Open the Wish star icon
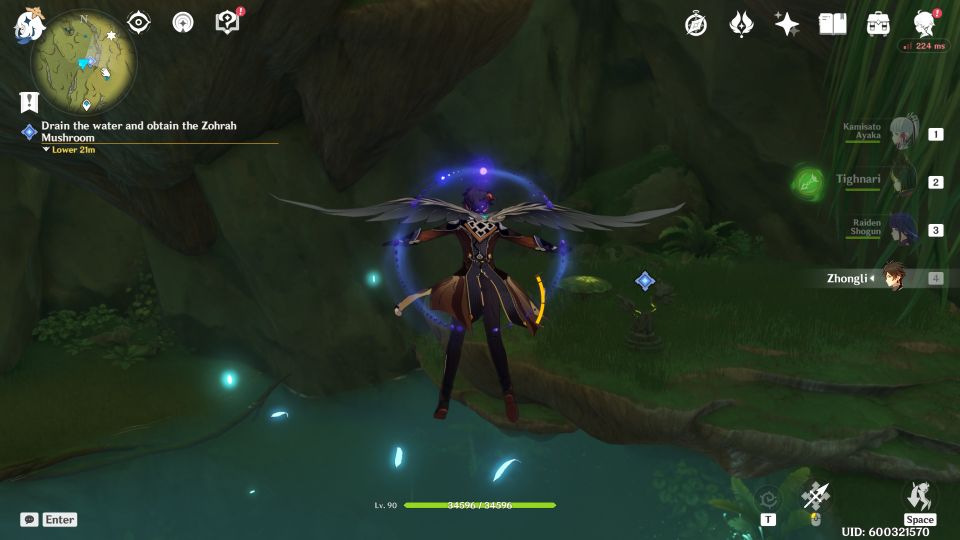 point(787,24)
